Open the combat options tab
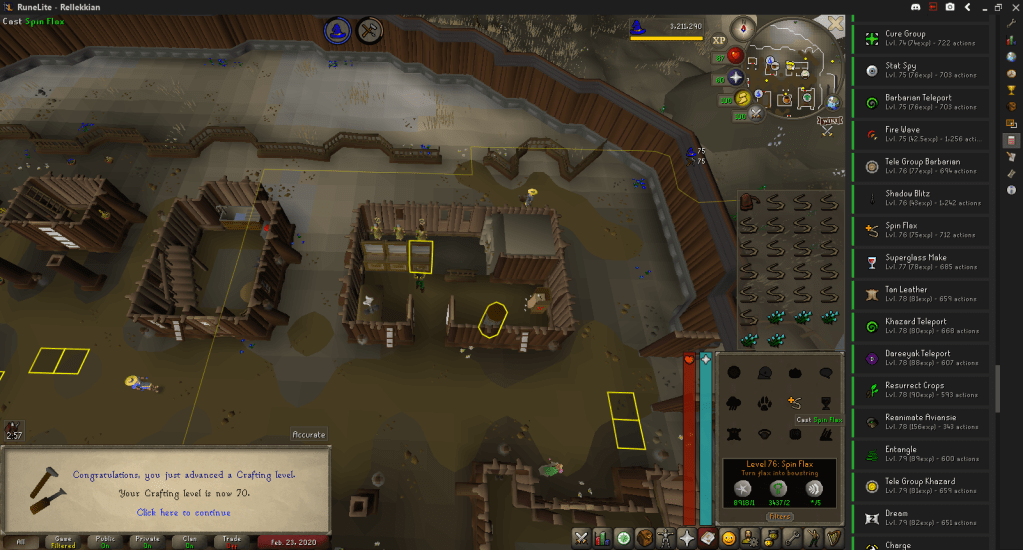Viewport: 1023px width, 550px height. point(582,538)
